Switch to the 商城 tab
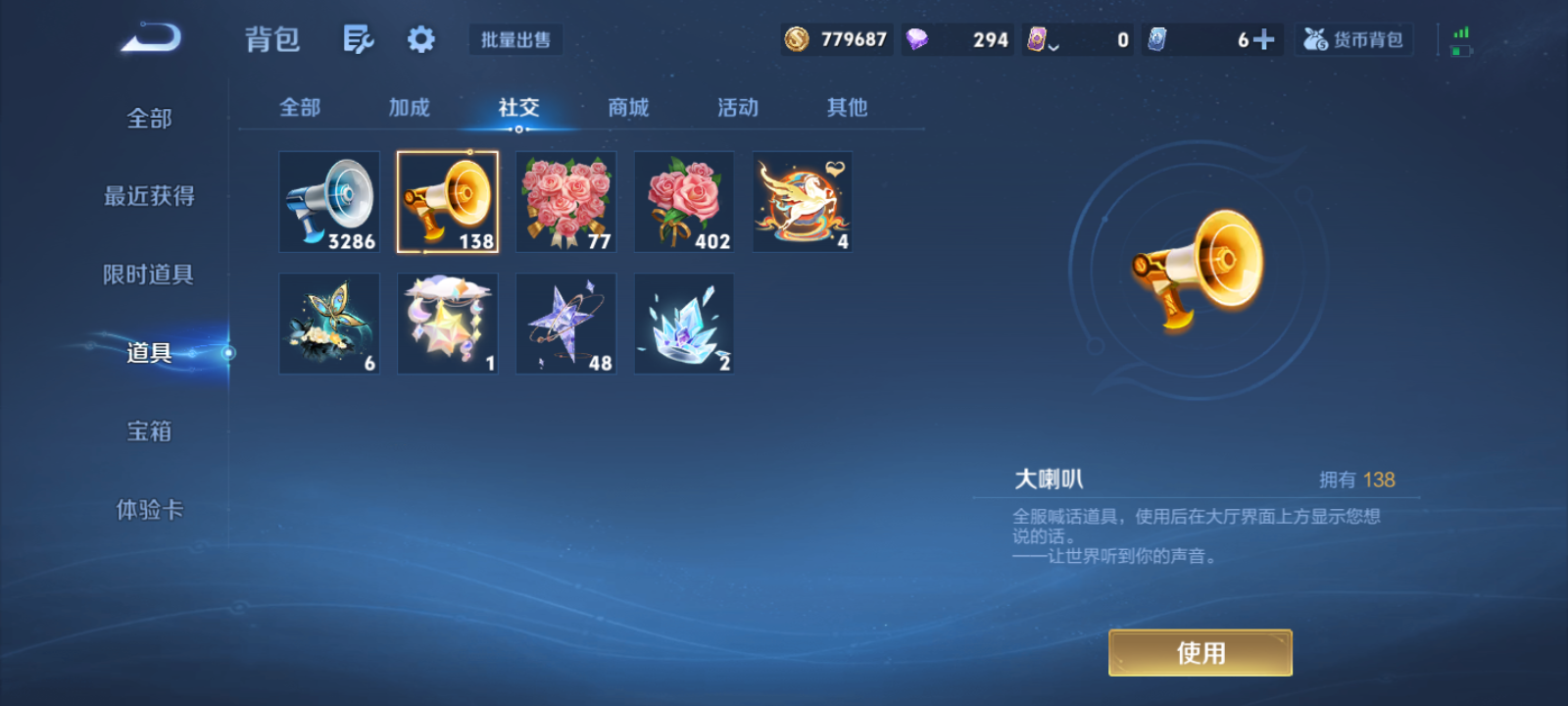This screenshot has width=1568, height=706. [x=628, y=108]
